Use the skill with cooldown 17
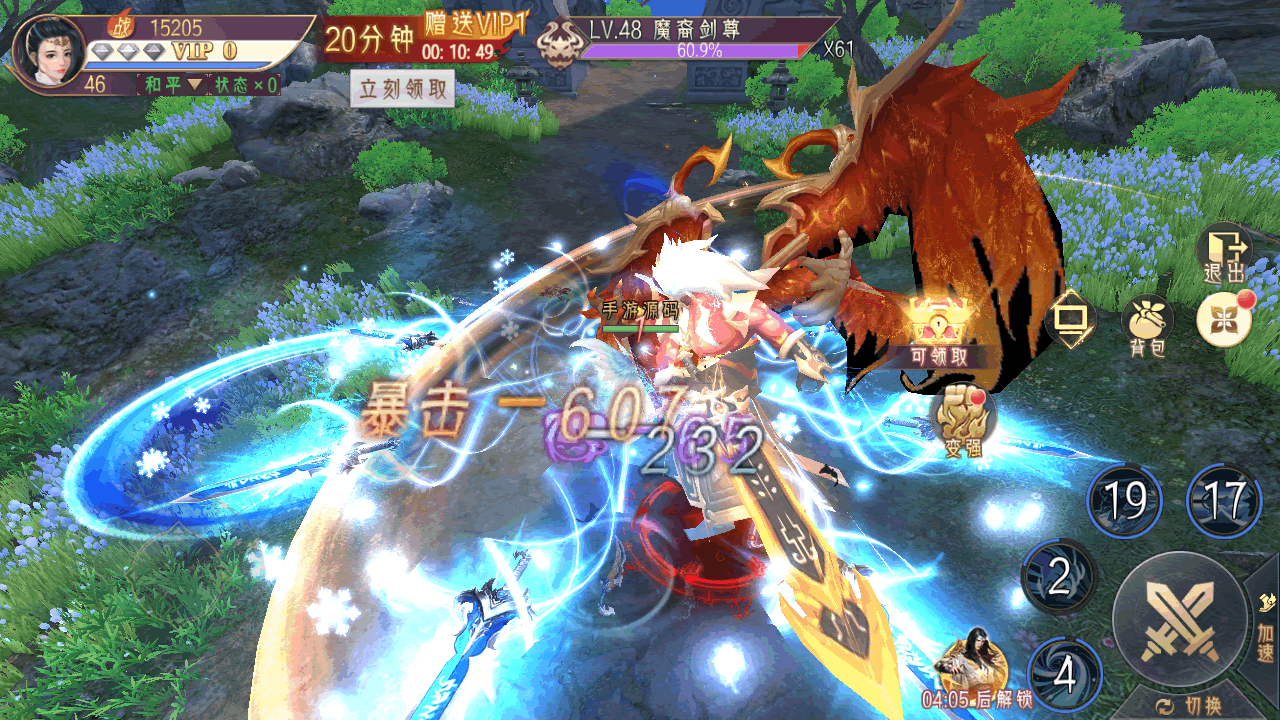The height and width of the screenshot is (720, 1280). pos(1224,501)
